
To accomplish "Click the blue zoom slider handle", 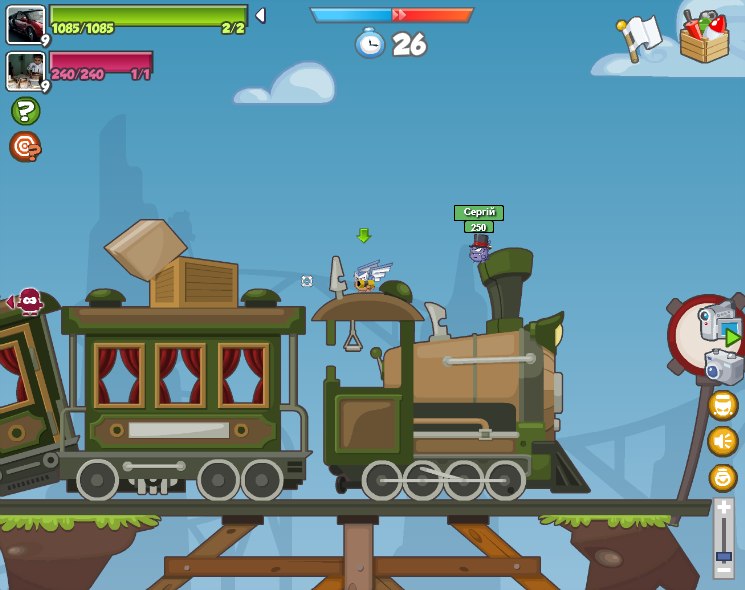I will click(x=724, y=555).
